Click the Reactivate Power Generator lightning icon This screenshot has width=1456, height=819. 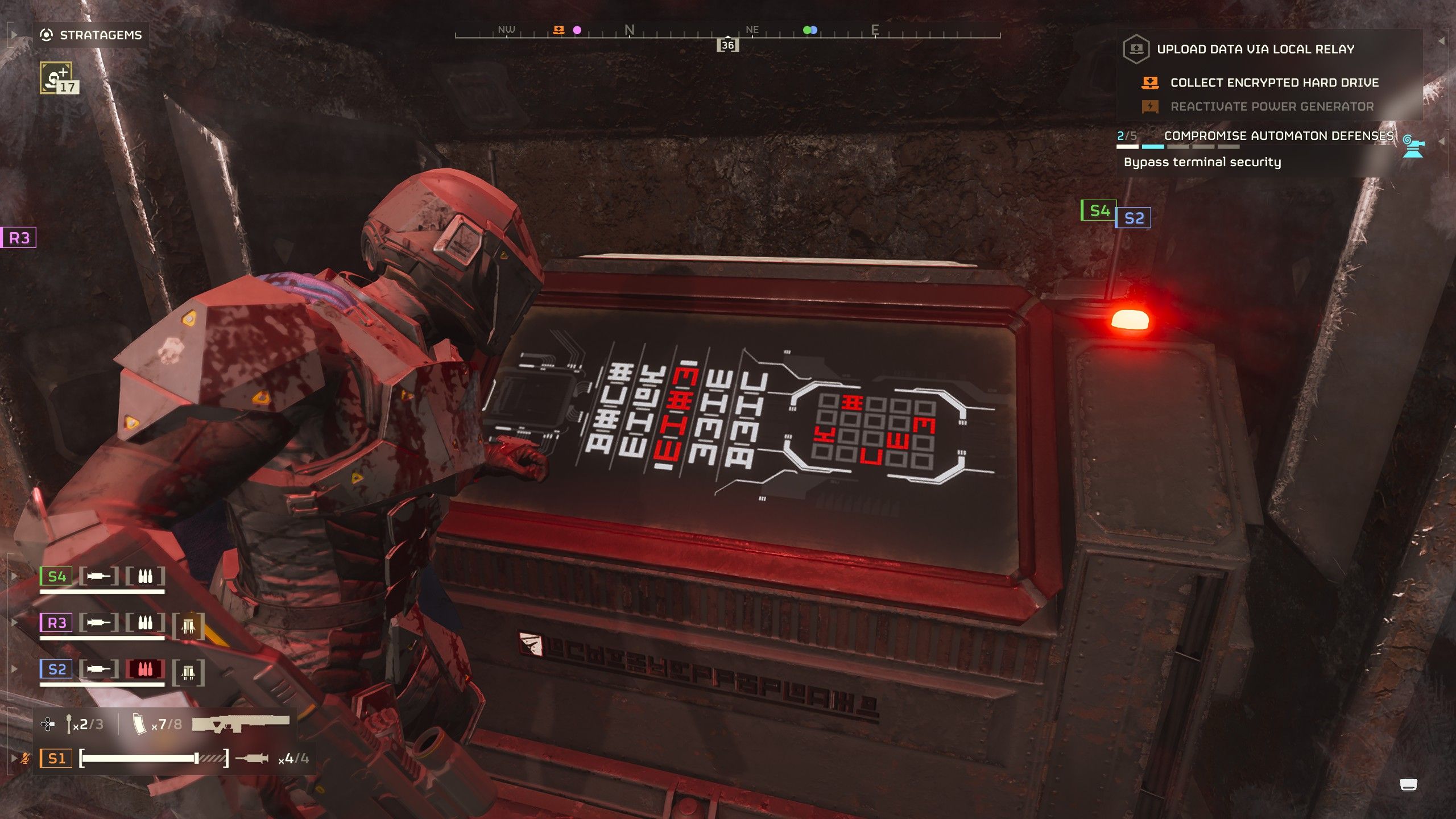[1151, 106]
